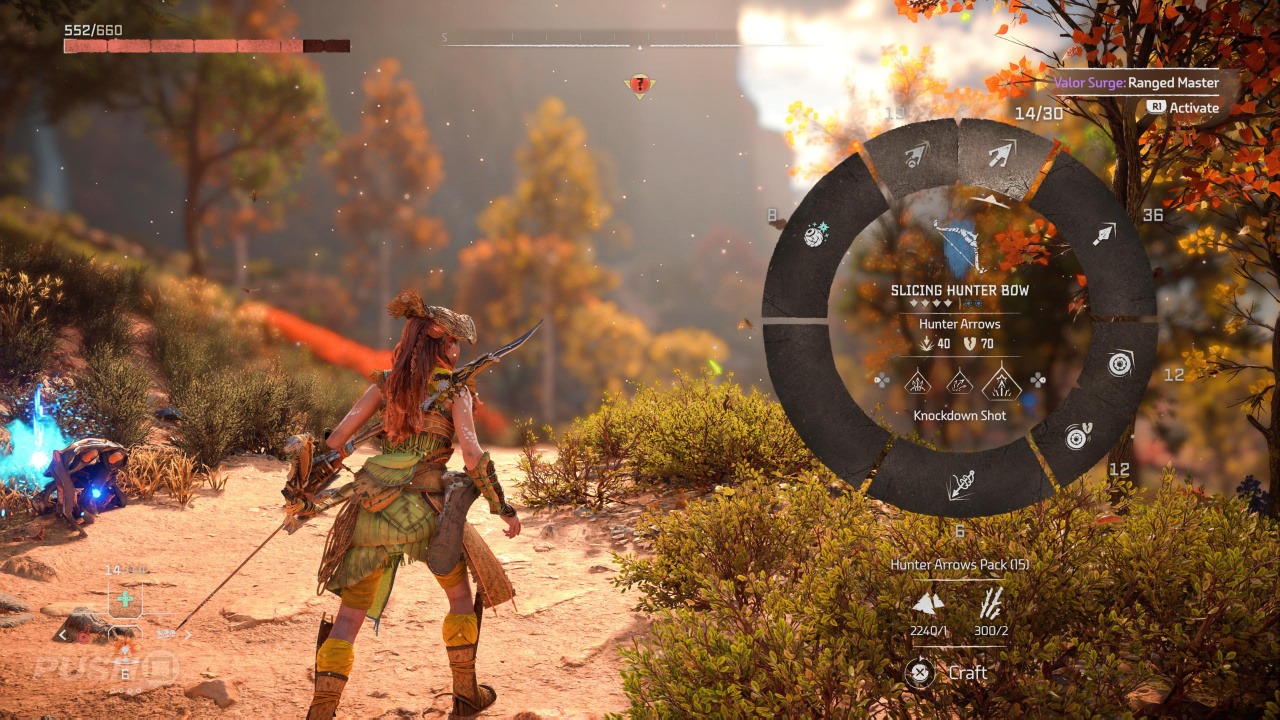Click the Valor Surge Ranged Master label
The height and width of the screenshot is (720, 1280).
[1136, 83]
